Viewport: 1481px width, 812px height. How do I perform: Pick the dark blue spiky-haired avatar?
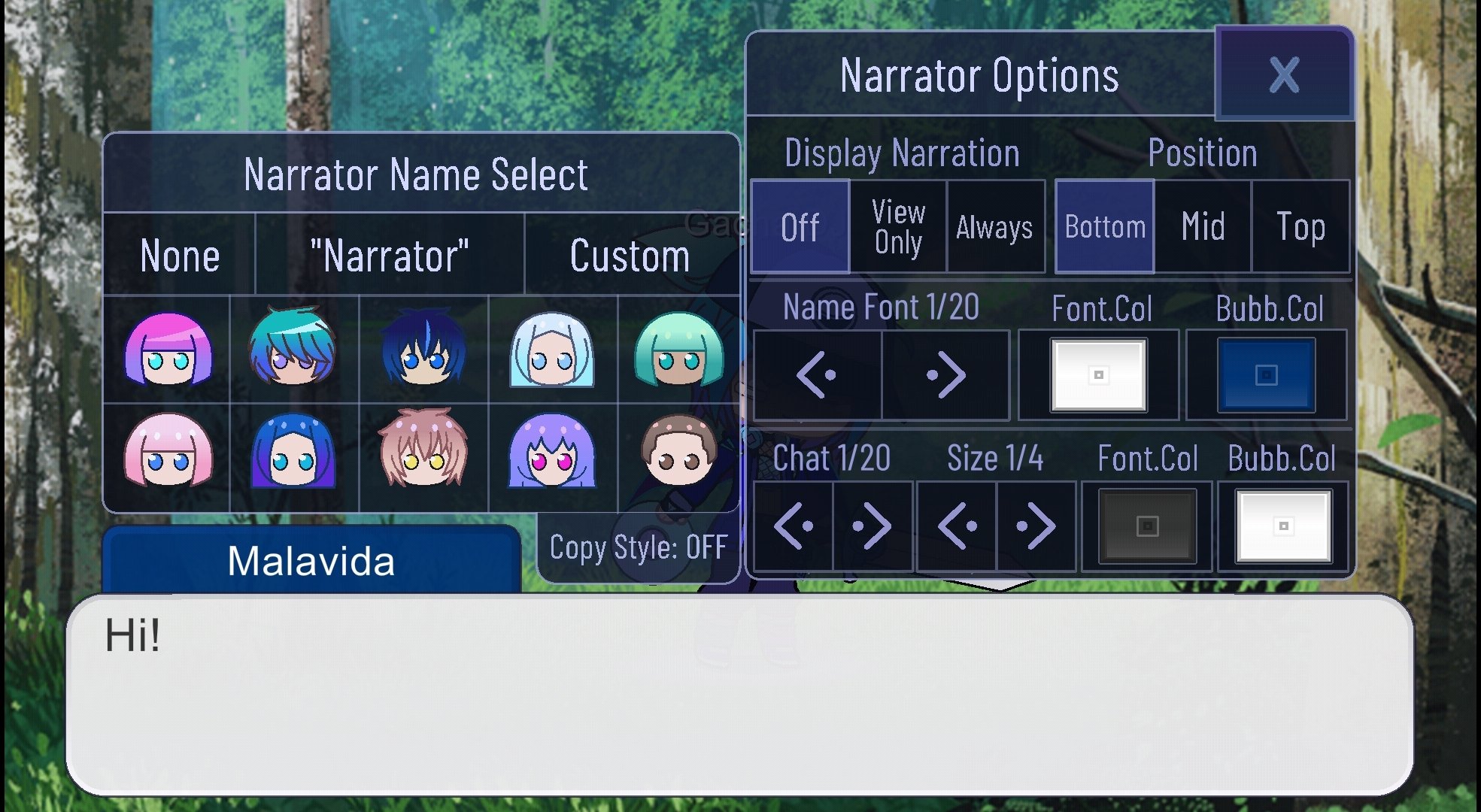[425, 352]
